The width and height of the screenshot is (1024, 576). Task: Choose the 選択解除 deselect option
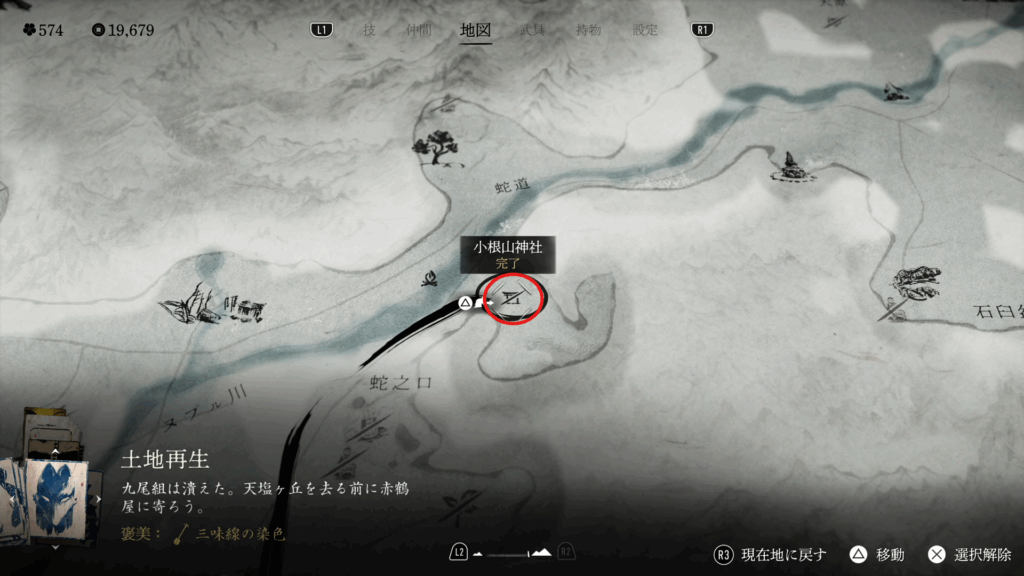(972, 555)
